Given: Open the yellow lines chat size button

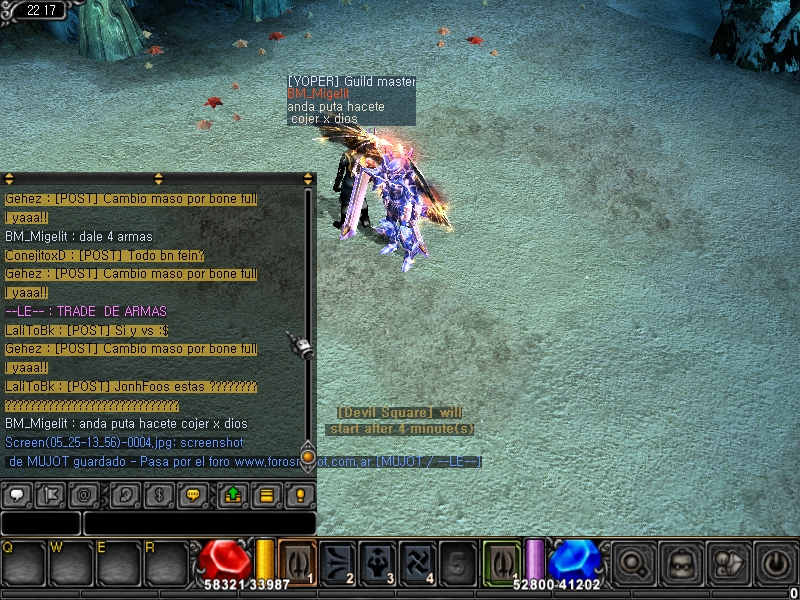Looking at the screenshot, I should [x=267, y=495].
